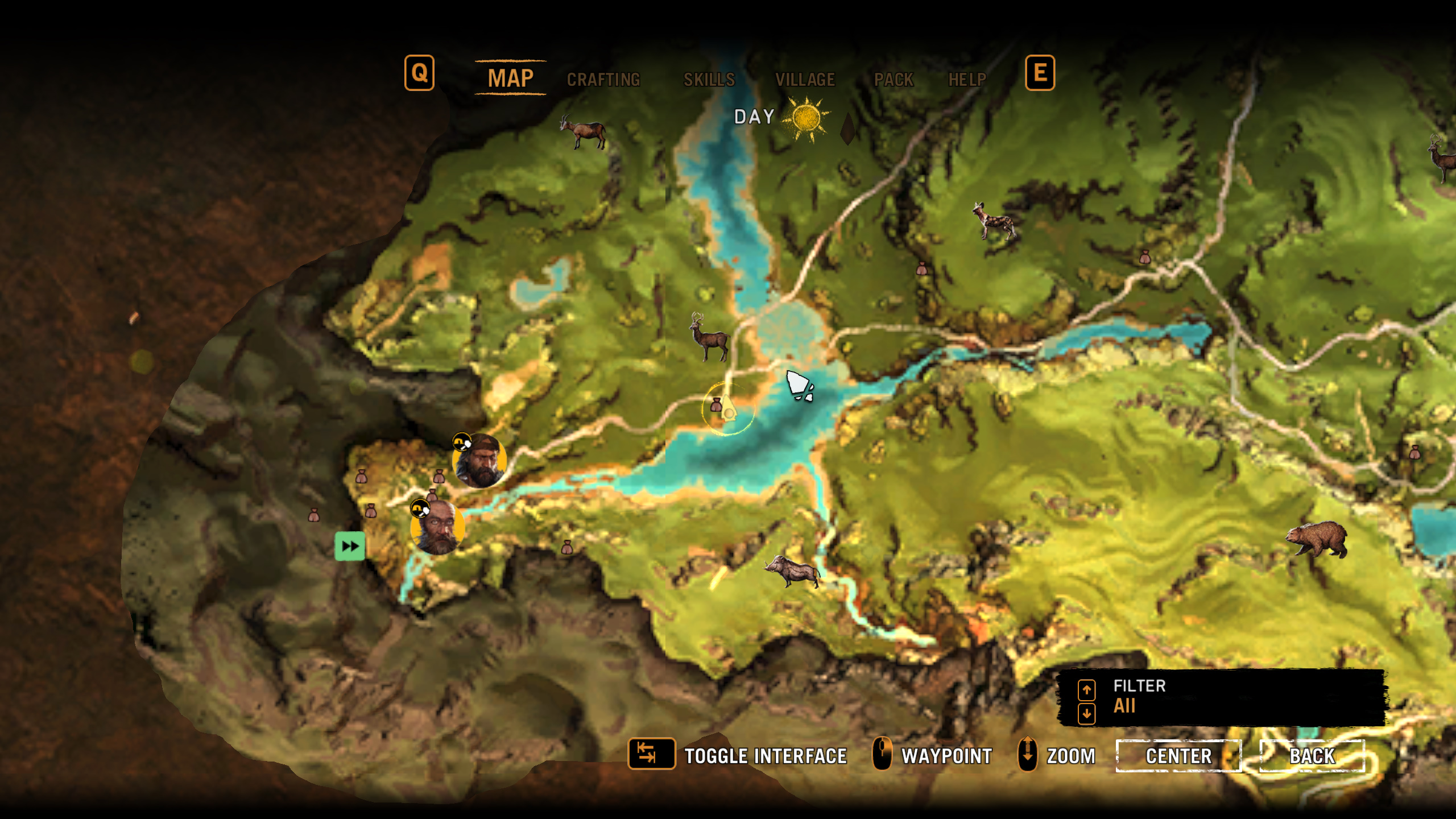Click the brown bear map marker
This screenshot has height=819, width=1456.
1317,539
